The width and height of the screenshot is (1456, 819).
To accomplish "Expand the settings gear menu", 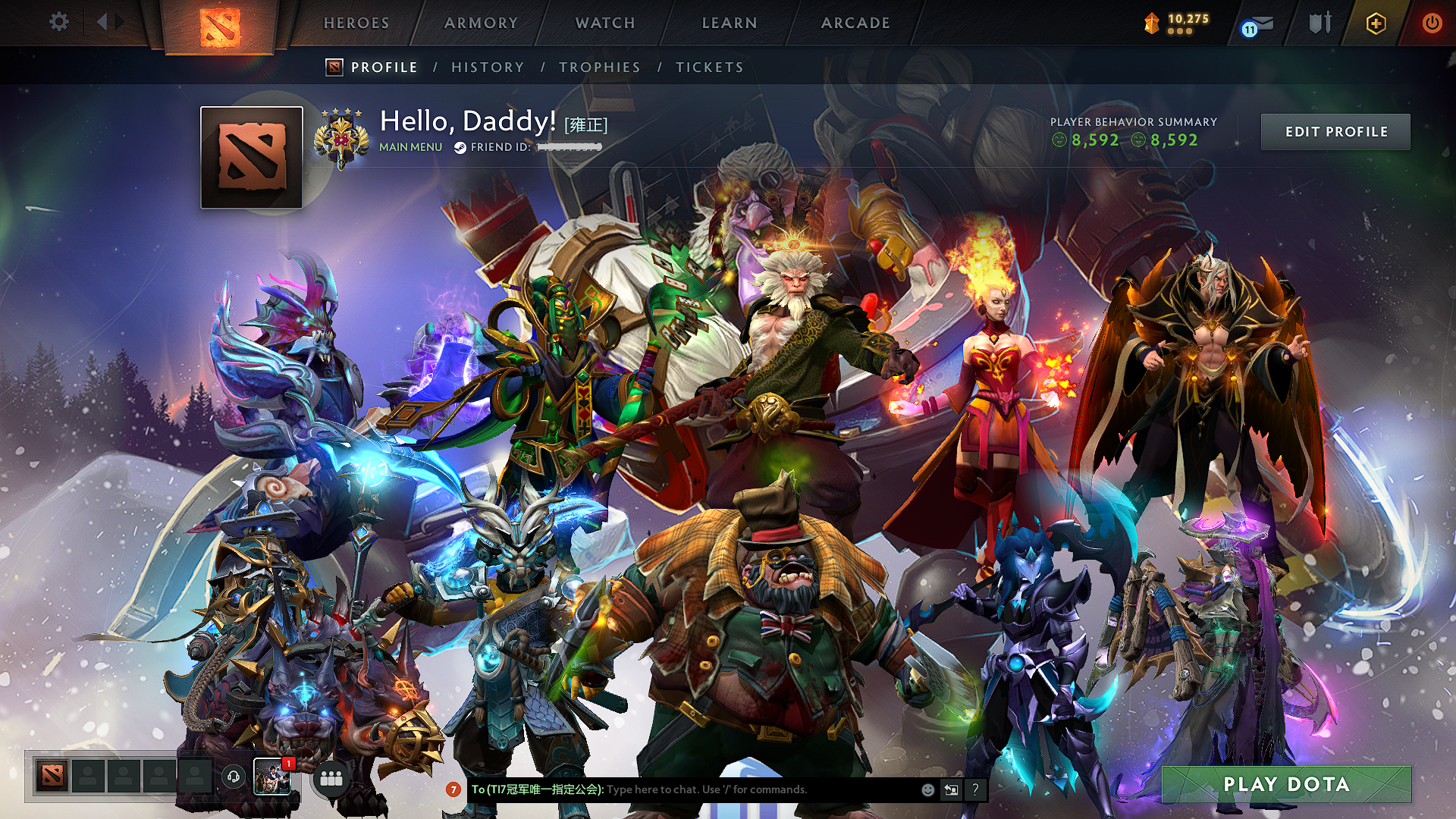I will coord(58,23).
